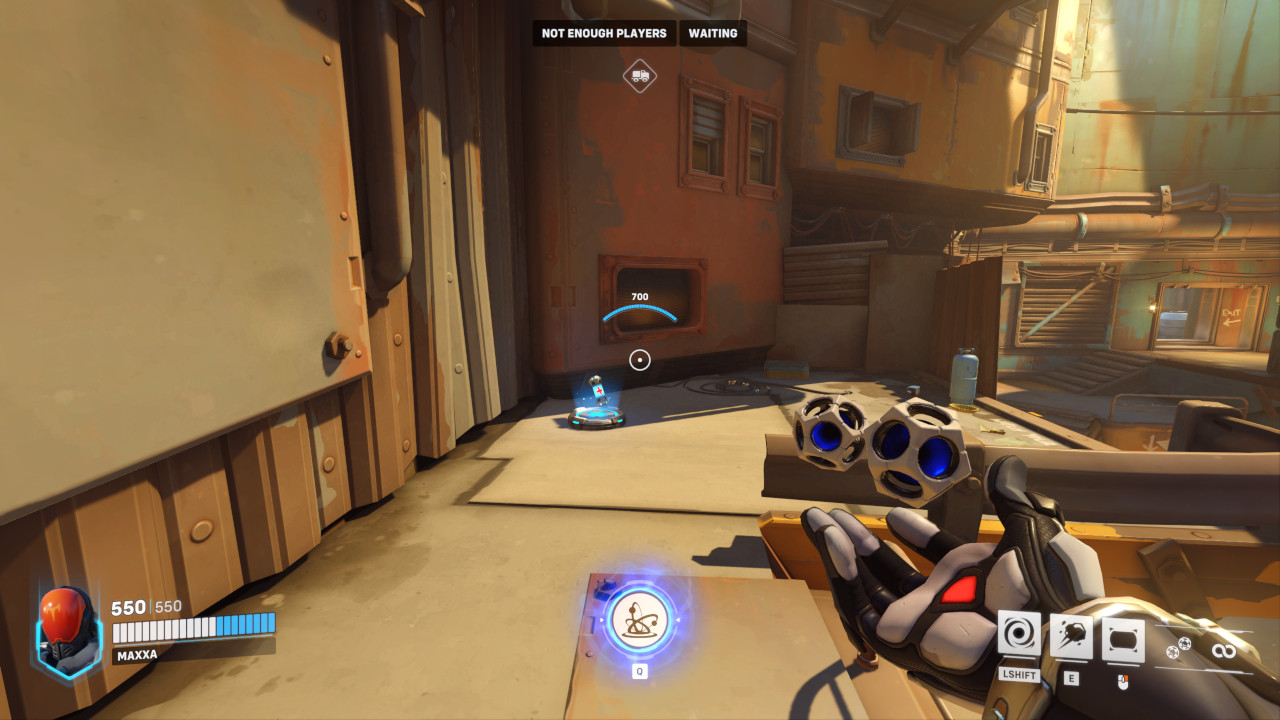This screenshot has height=720, width=1280.
Task: Click the 700 damage number arc
Action: (x=639, y=303)
